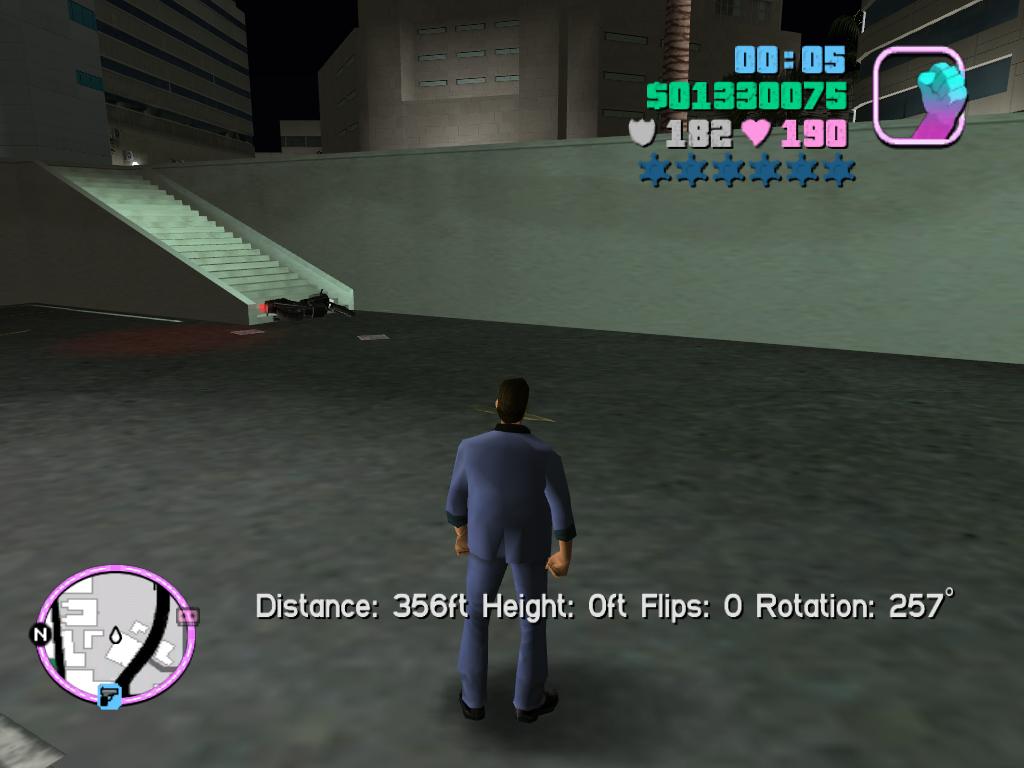Screen dimensions: 1024x768
Task: Click the north N compass marker
Action: click(x=41, y=635)
